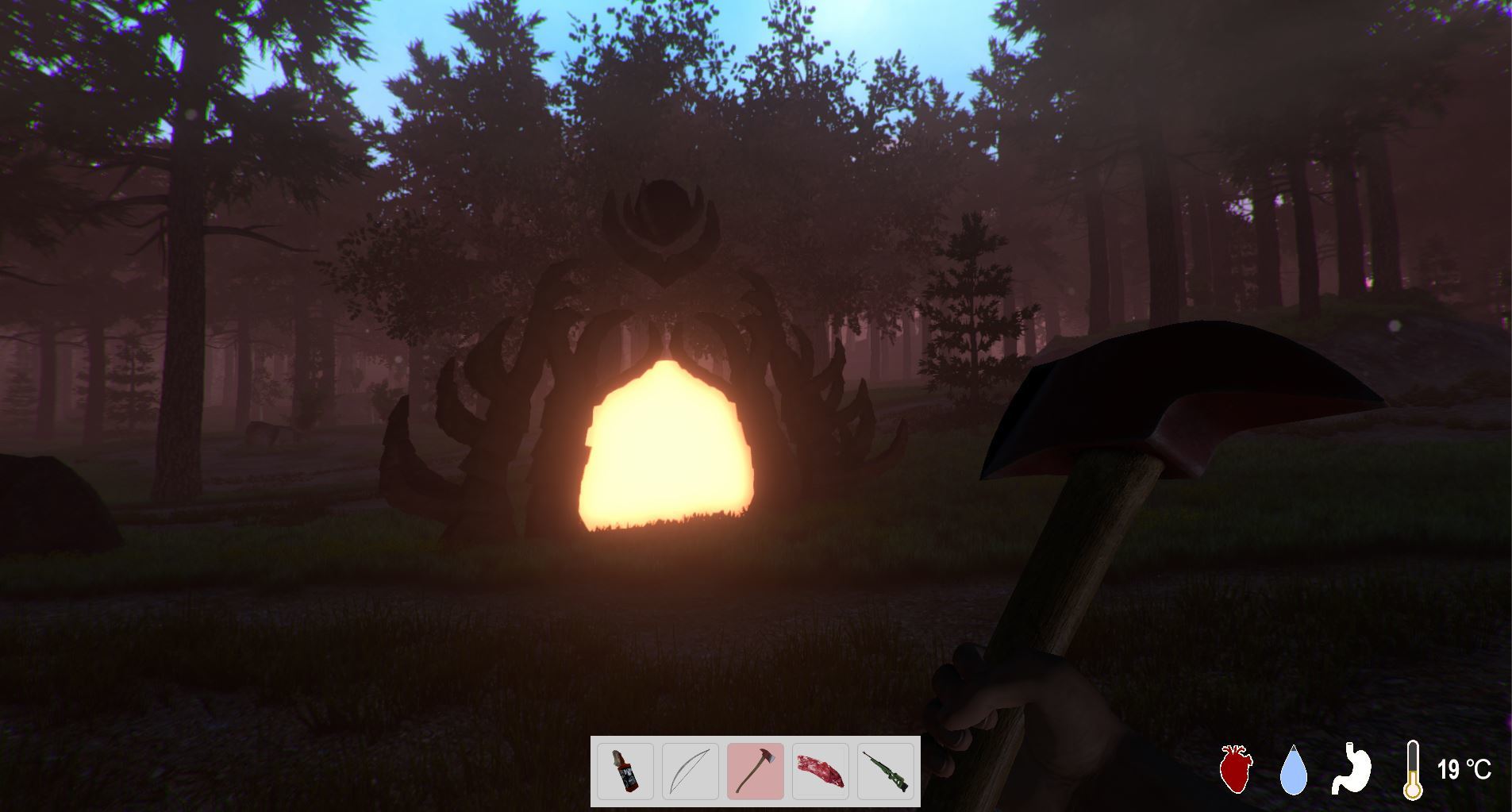
Task: Click the 19 °C temperature readout
Action: 1465,770
